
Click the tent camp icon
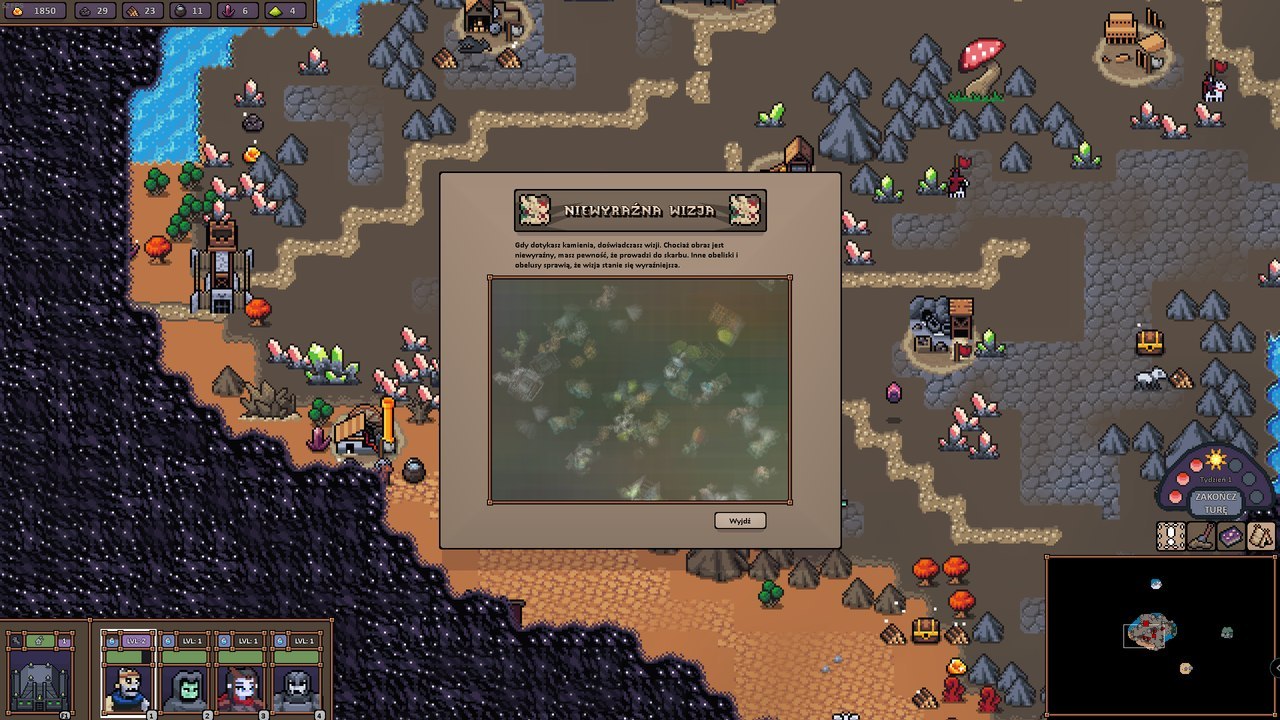point(1260,536)
